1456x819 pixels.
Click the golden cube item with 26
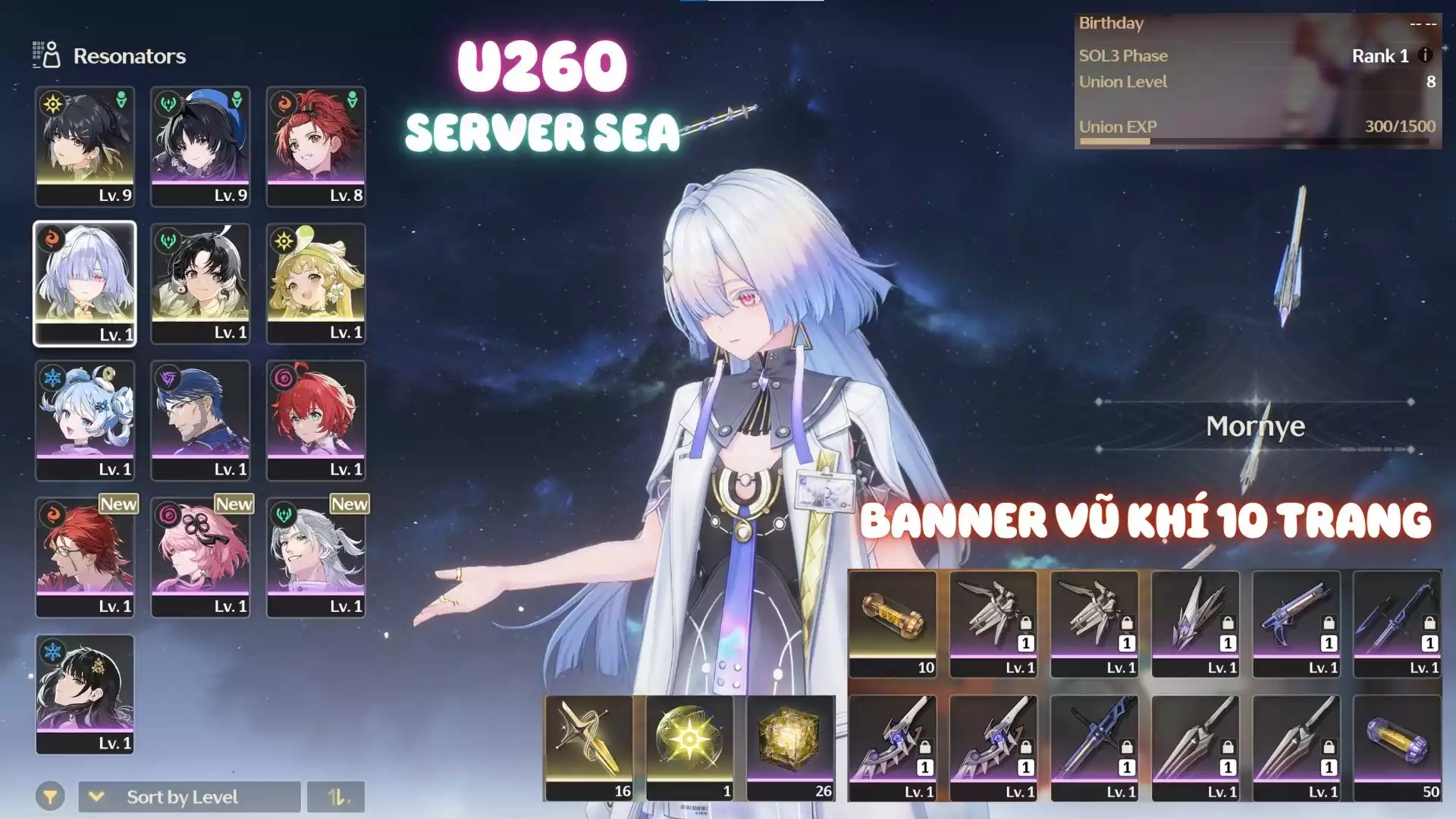(x=790, y=748)
